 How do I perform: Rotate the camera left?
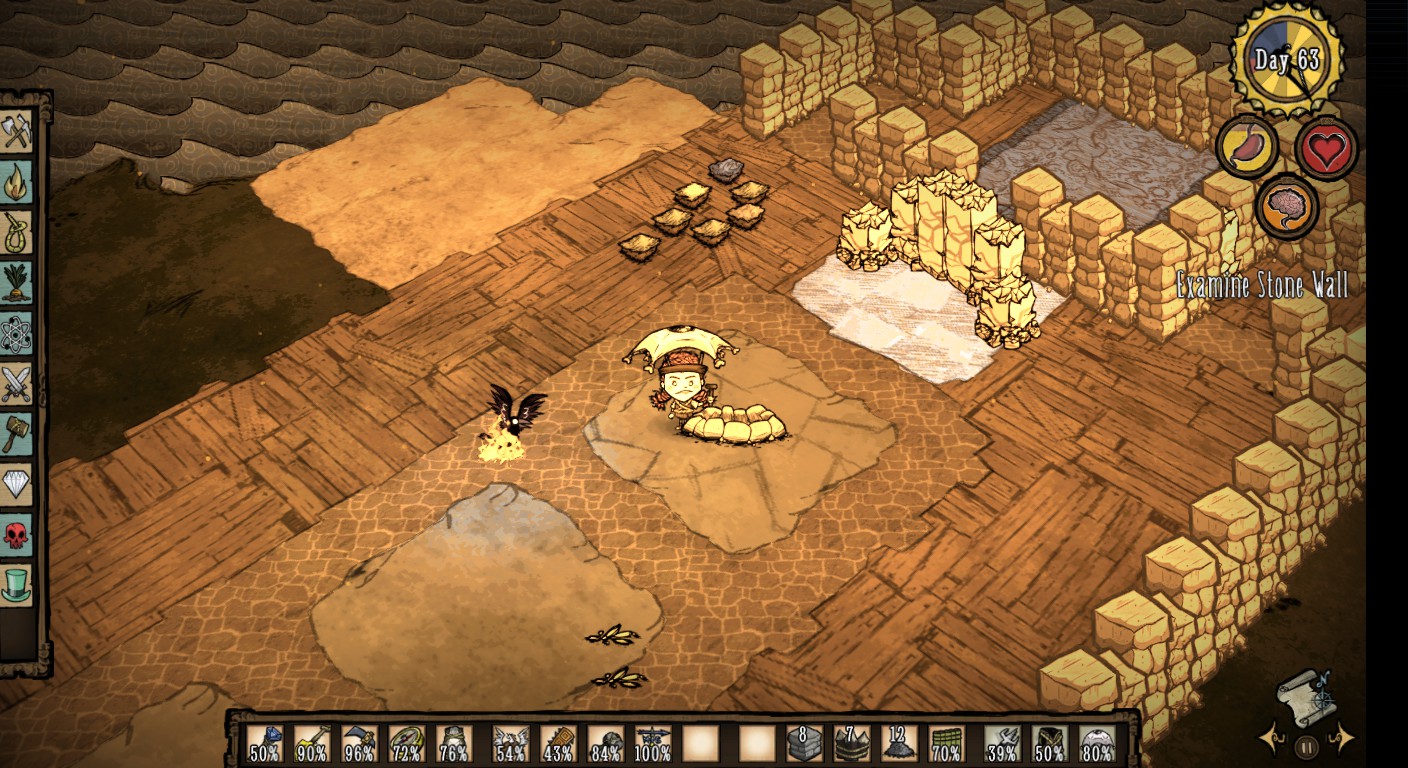coord(1272,739)
